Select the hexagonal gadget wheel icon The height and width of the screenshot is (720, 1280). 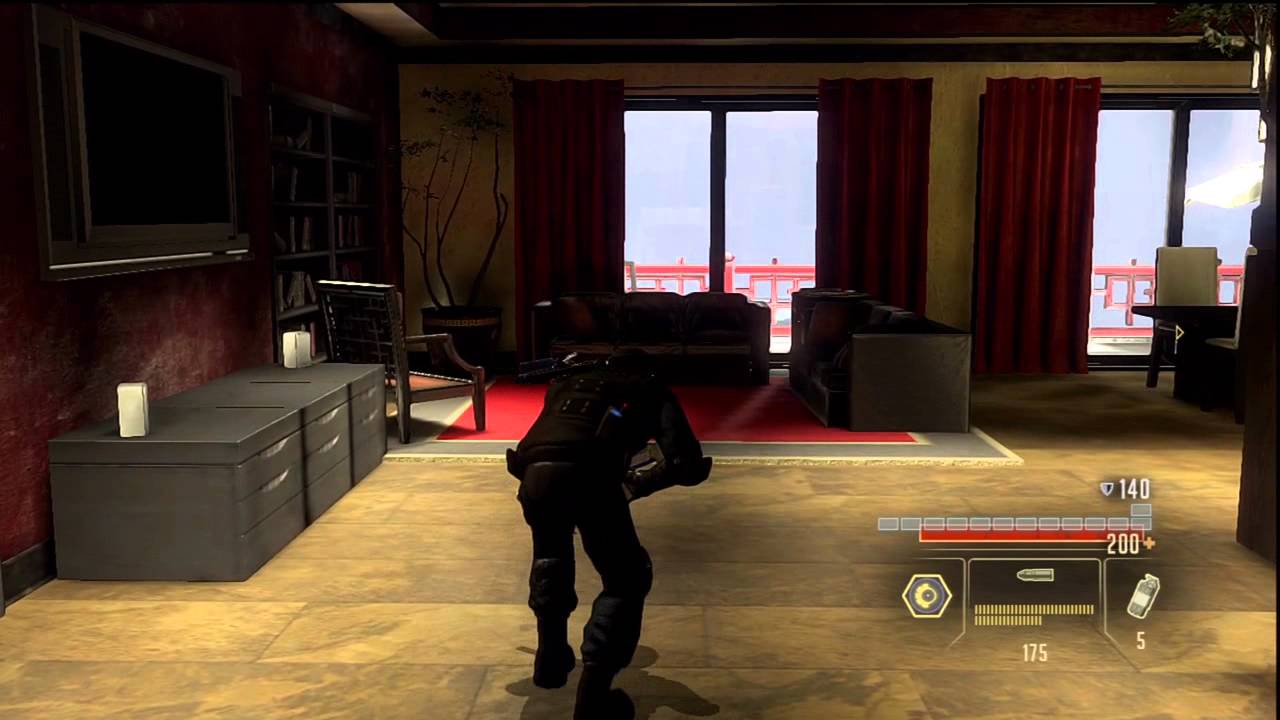coord(927,595)
